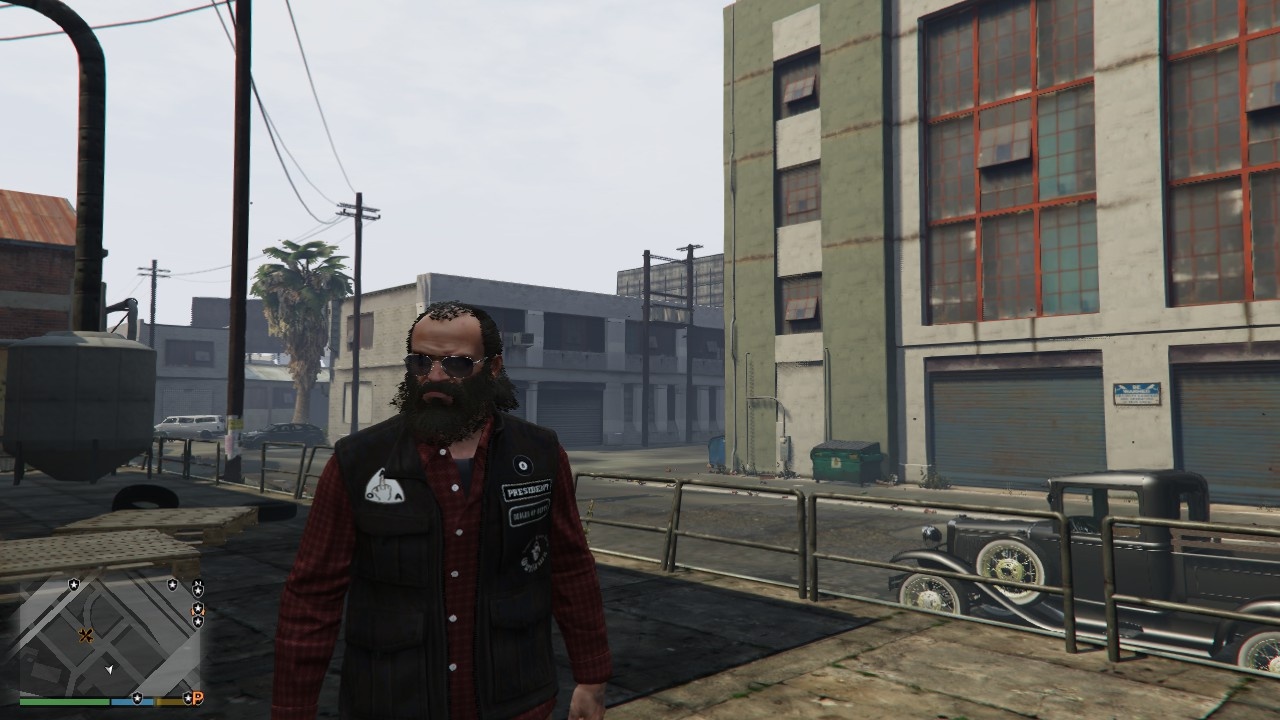This screenshot has width=1280, height=720.
Task: Click the orange crossed-tools mission blip
Action: tap(87, 636)
